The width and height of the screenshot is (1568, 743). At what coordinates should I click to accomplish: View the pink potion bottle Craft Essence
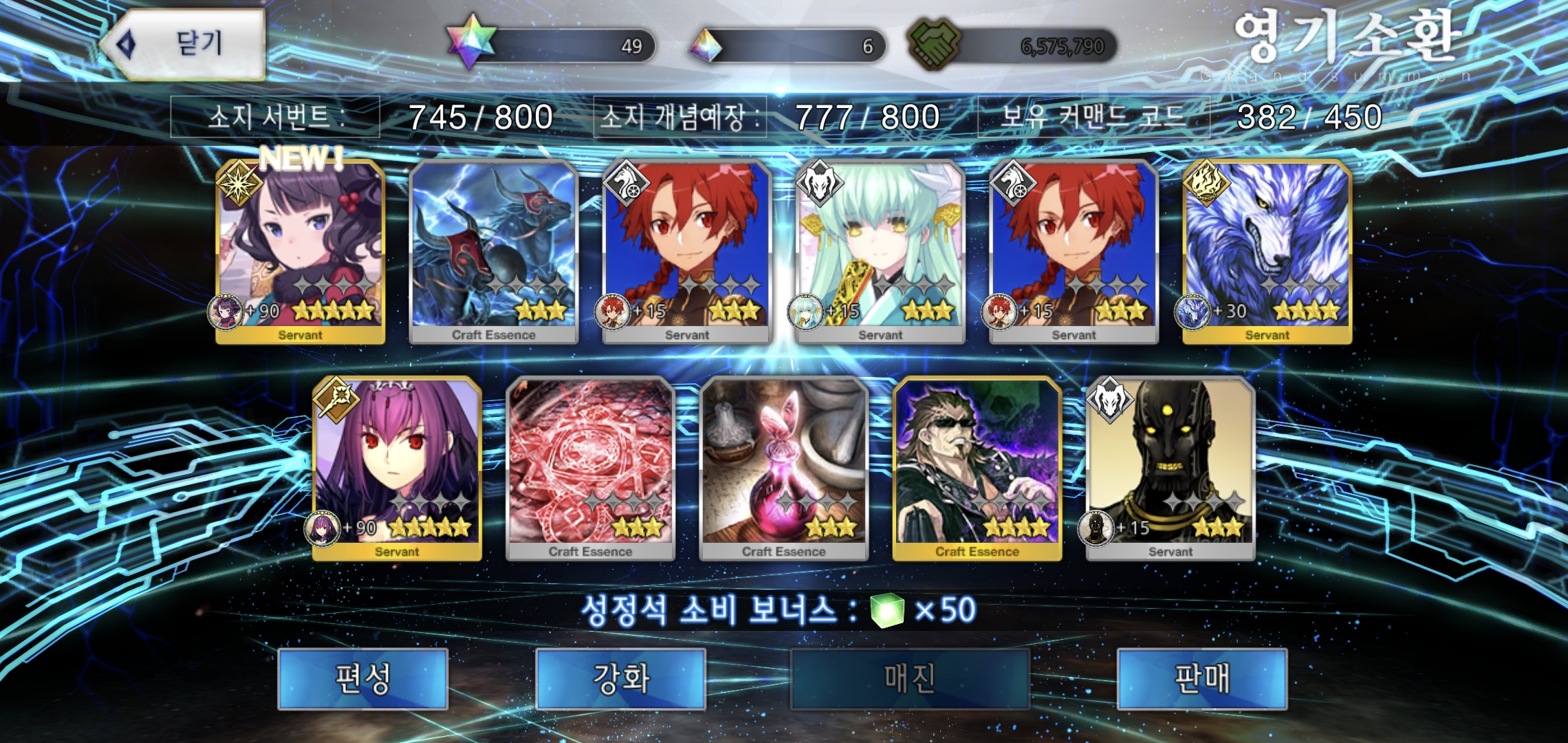tap(783, 468)
